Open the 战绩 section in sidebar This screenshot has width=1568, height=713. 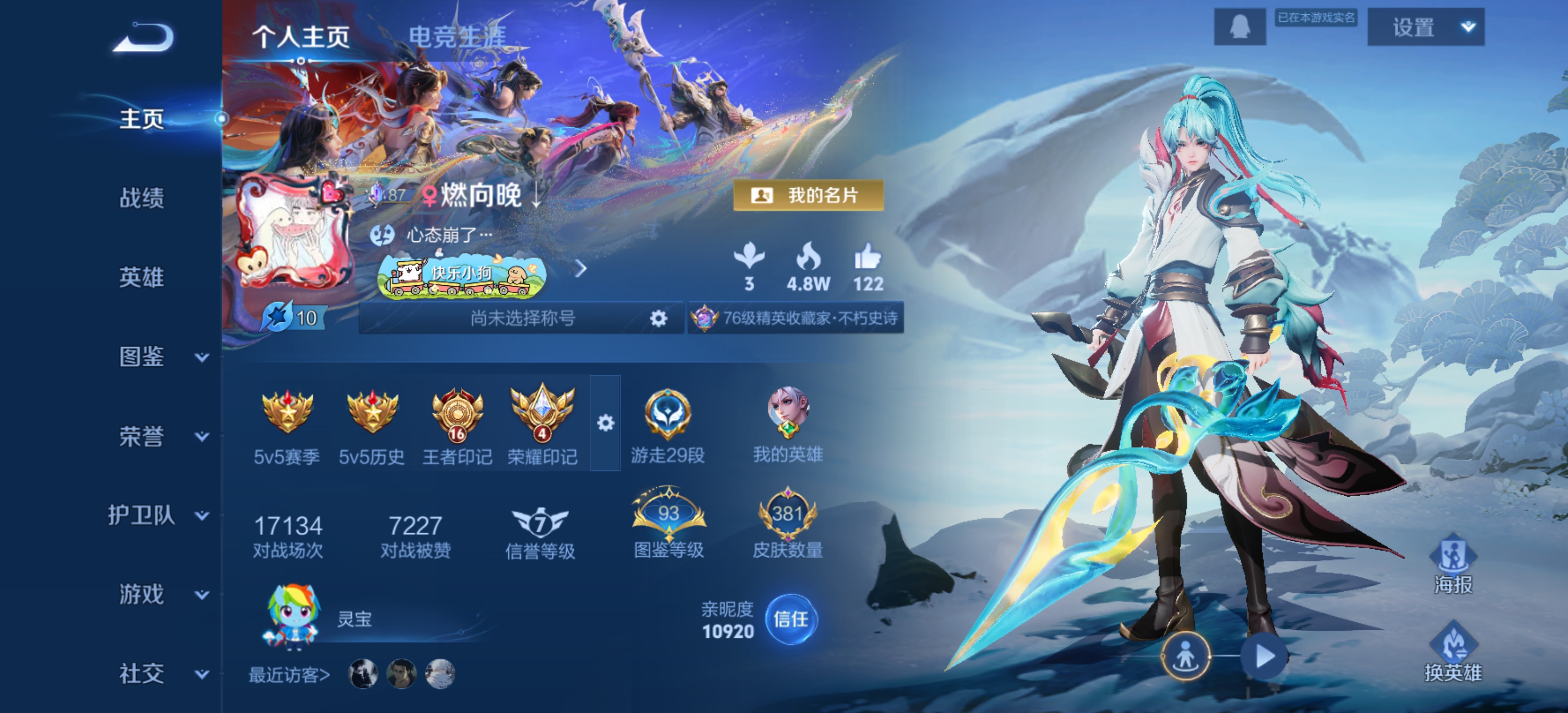point(141,198)
